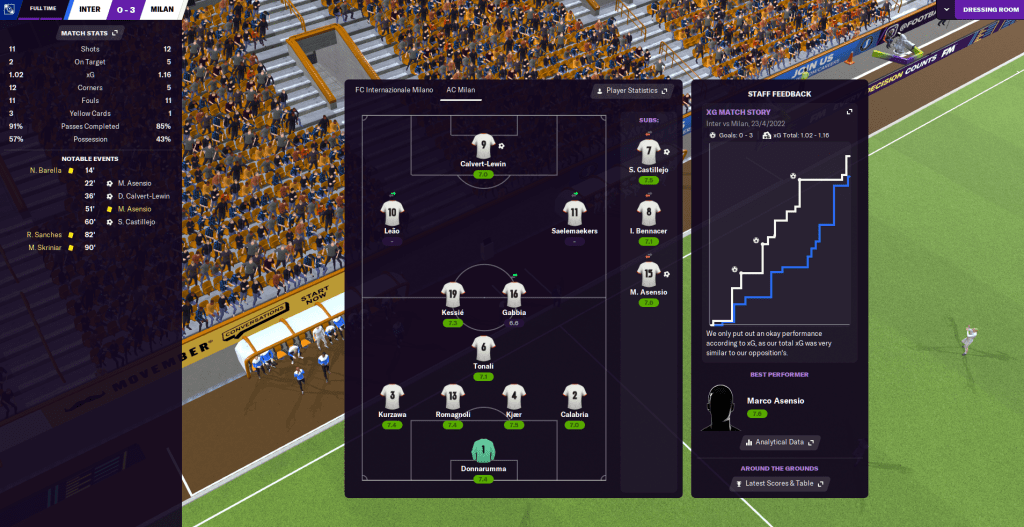
Task: Select substitute I. Bennacer
Action: click(x=649, y=214)
